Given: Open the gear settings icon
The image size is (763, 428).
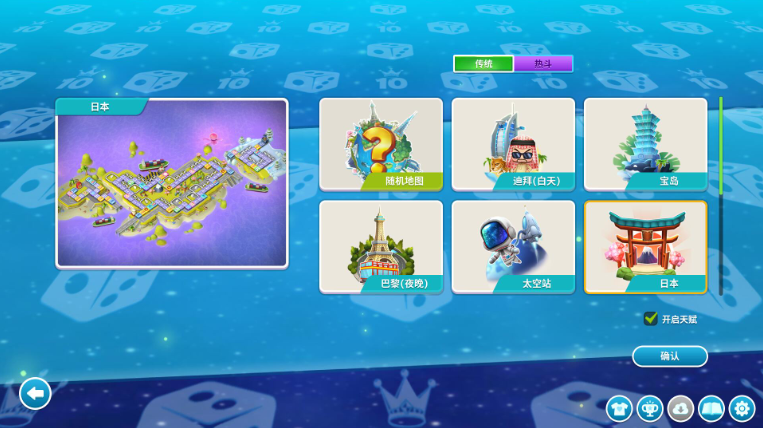Looking at the screenshot, I should pyautogui.click(x=742, y=408).
